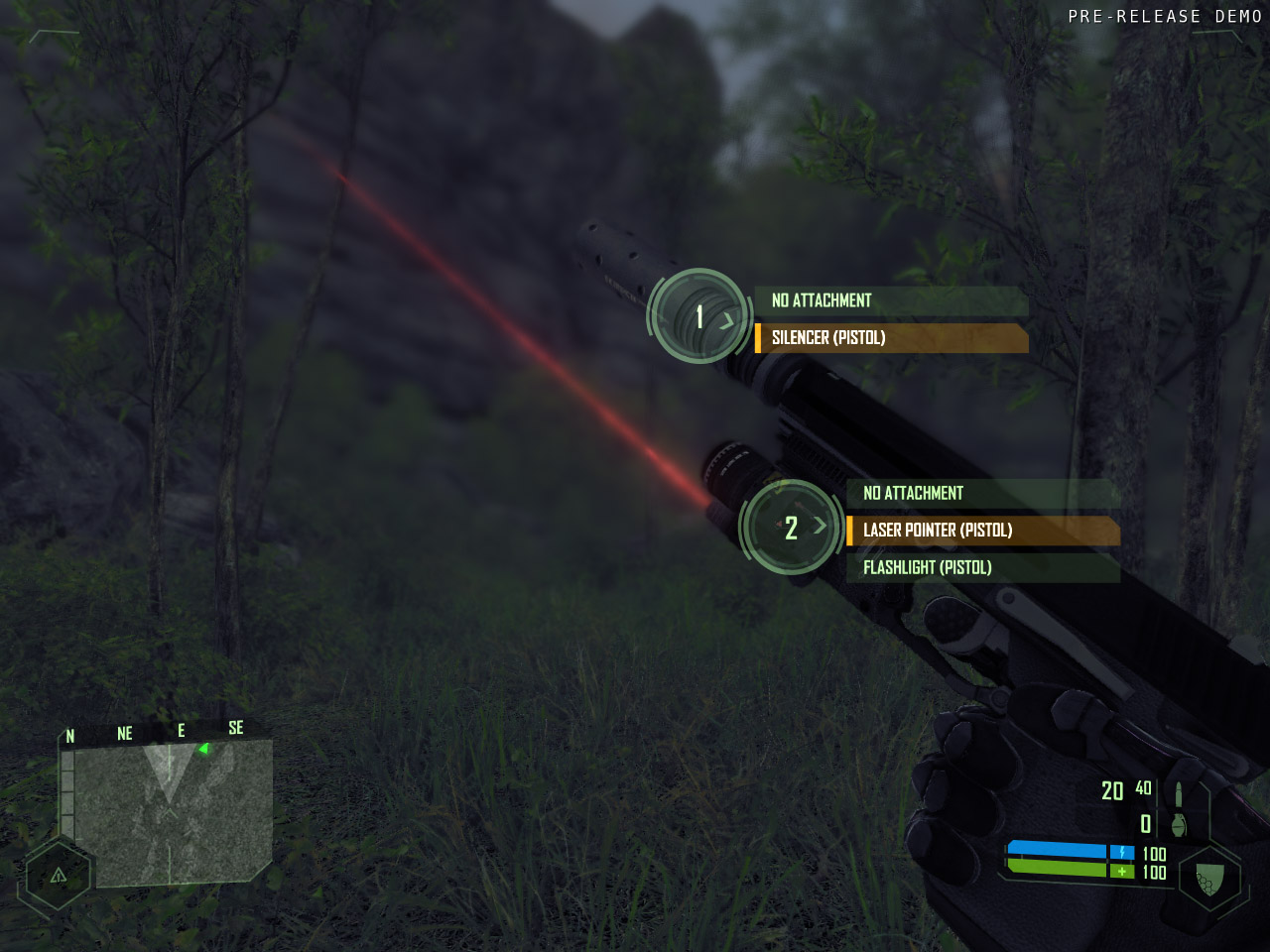
Task: Click the attachment slot 1 circle
Action: click(x=699, y=316)
